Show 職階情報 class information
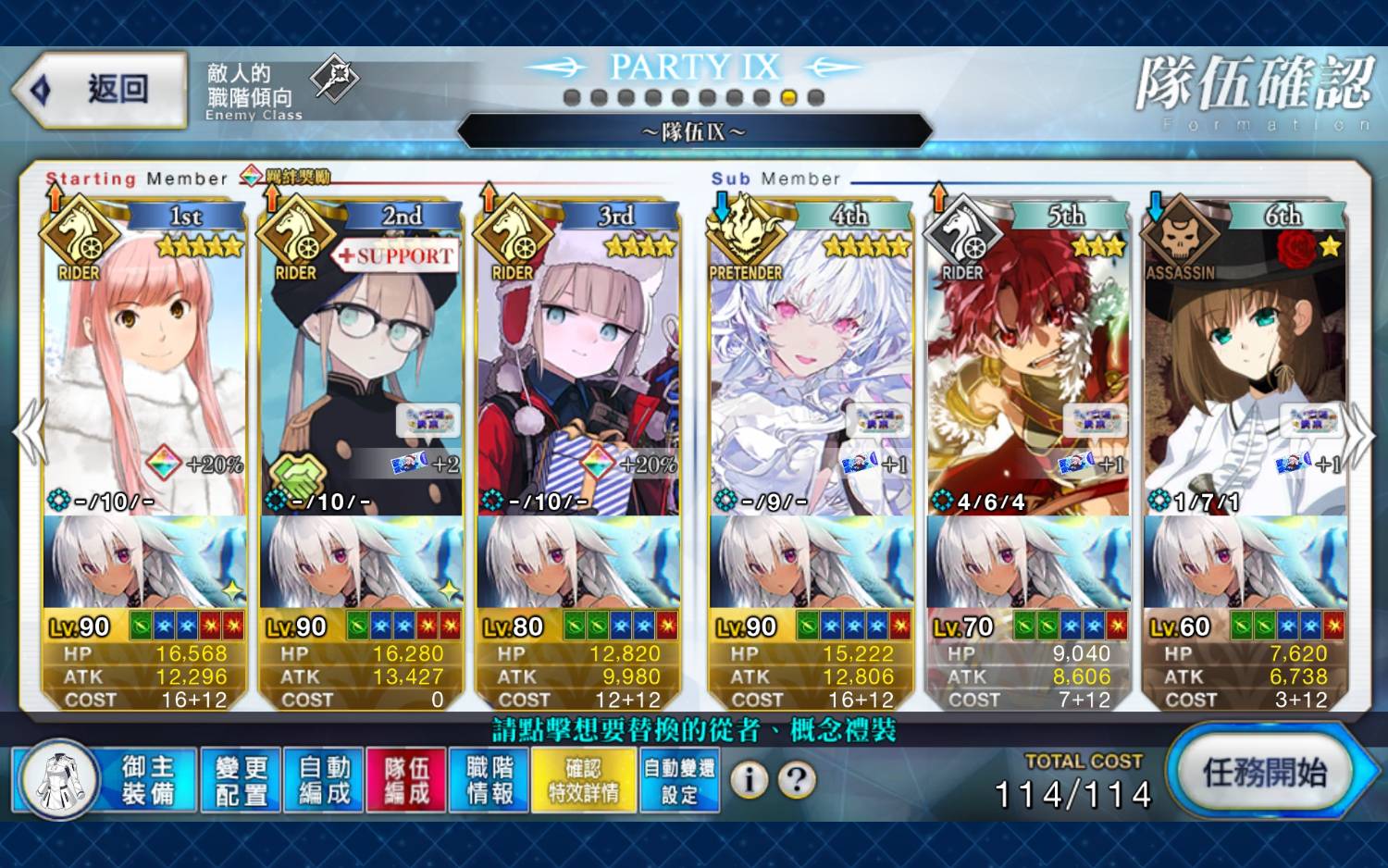 point(490,780)
